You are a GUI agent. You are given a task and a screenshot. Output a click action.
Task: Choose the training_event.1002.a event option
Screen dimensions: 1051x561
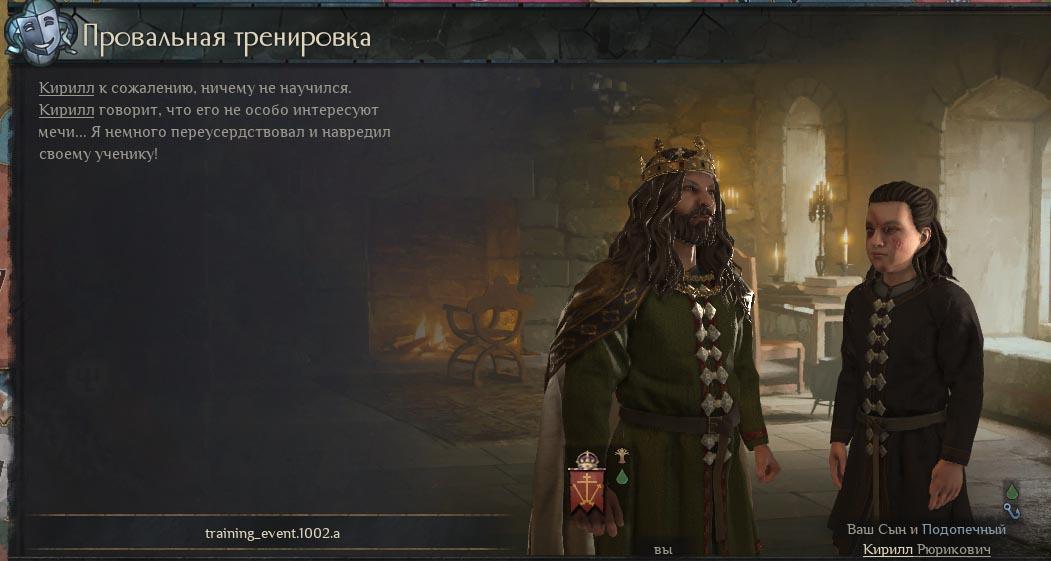tap(272, 533)
